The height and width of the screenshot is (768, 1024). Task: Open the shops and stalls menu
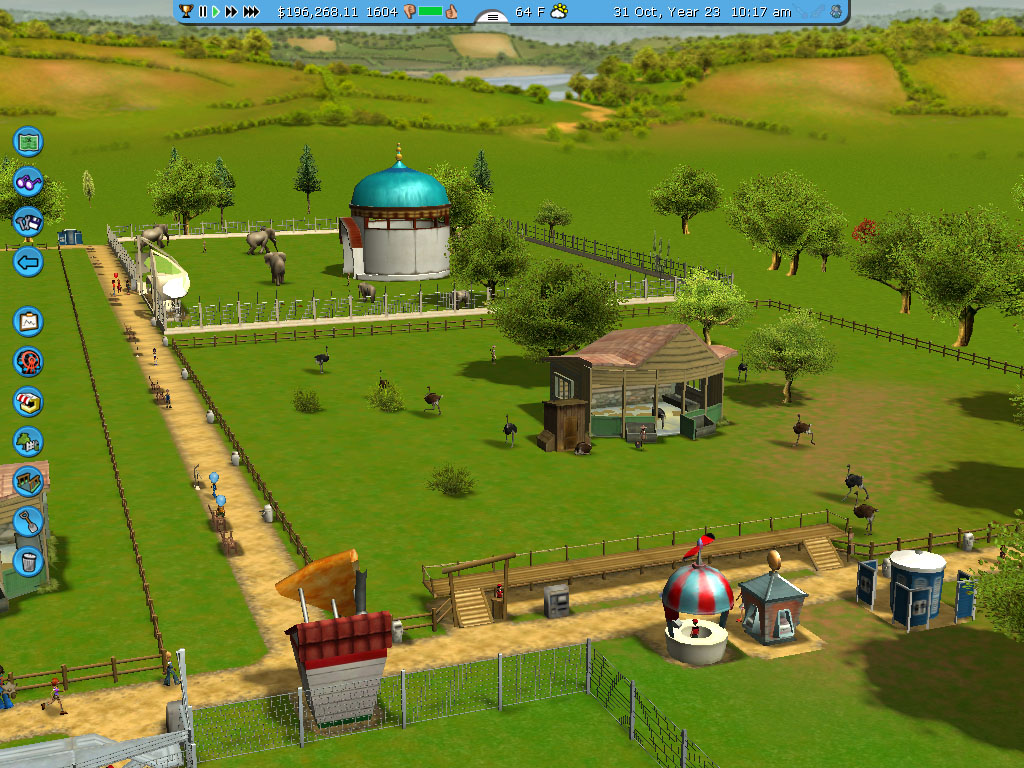pos(28,401)
